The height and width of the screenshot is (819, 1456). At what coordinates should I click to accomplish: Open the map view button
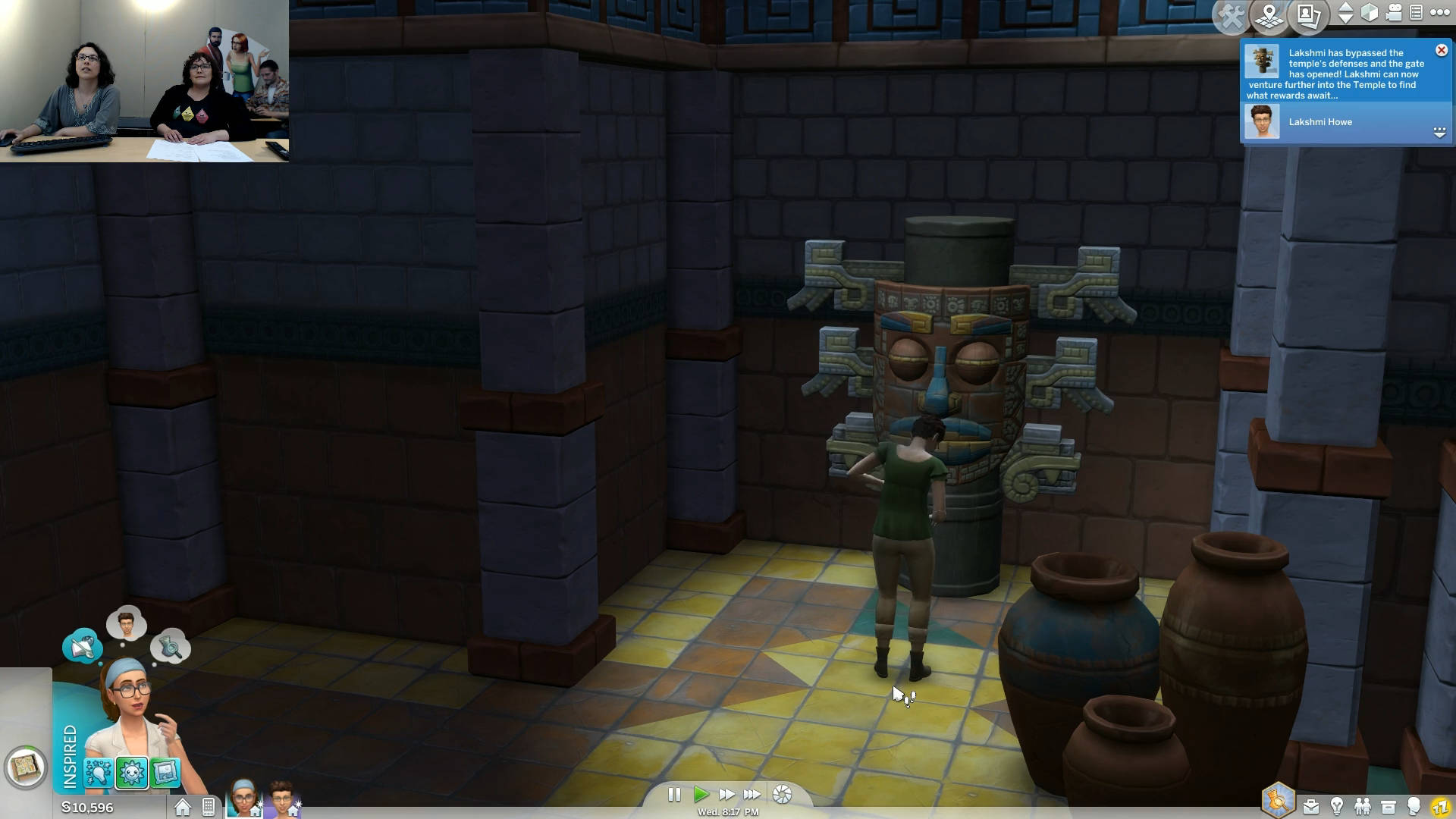[x=1269, y=16]
